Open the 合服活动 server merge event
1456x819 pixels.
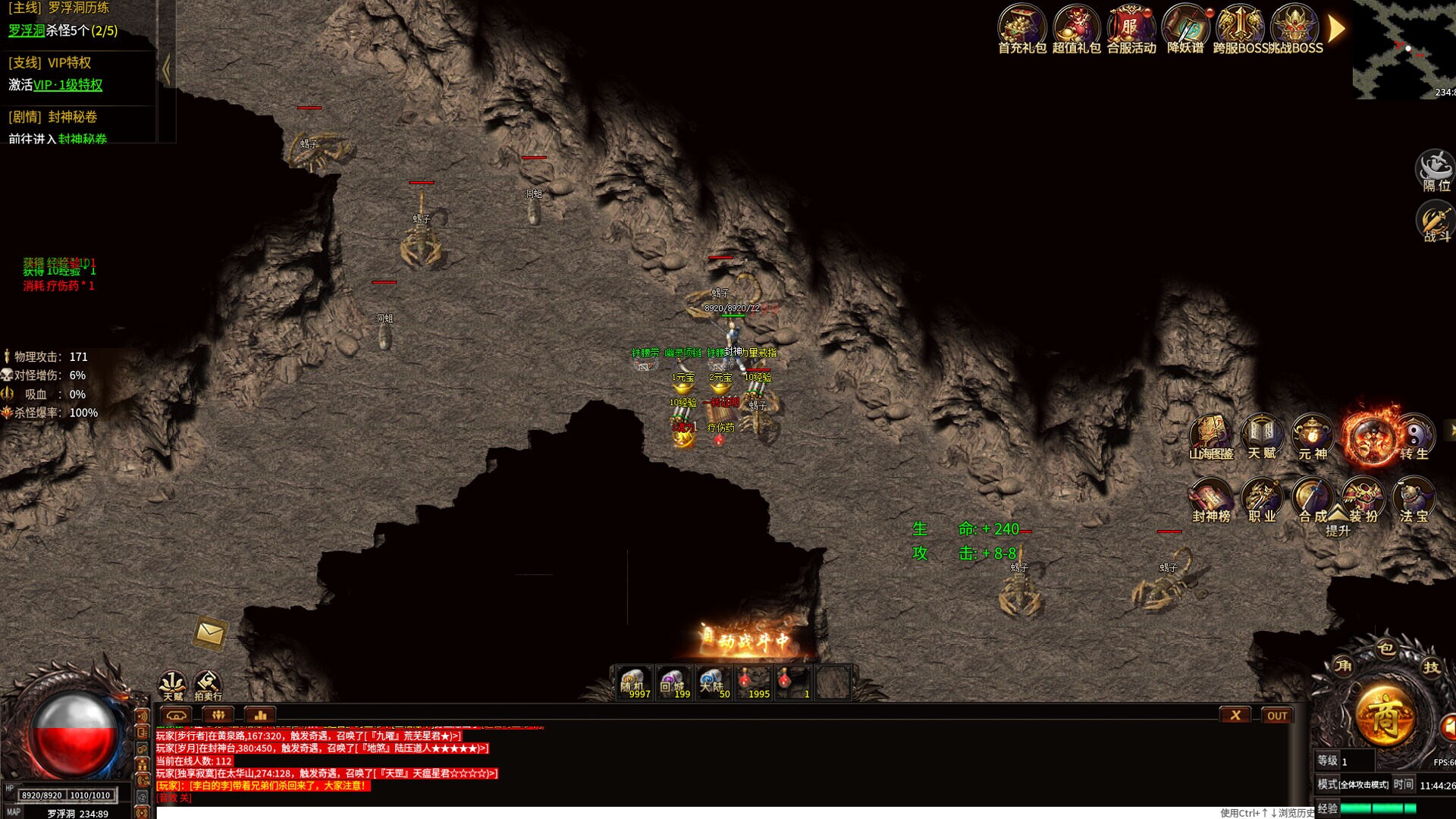coord(1131,29)
